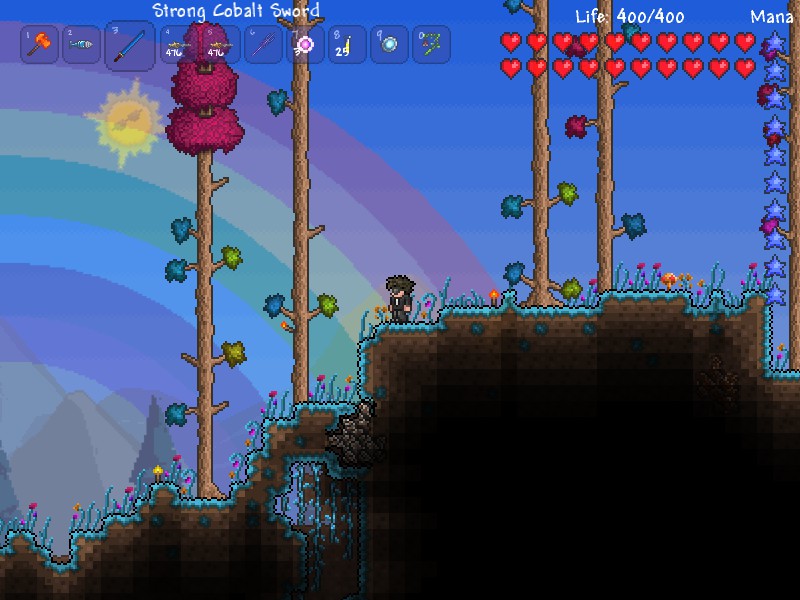The image size is (800, 600).
Task: Pick the torch stack of 25
Action: pyautogui.click(x=347, y=45)
